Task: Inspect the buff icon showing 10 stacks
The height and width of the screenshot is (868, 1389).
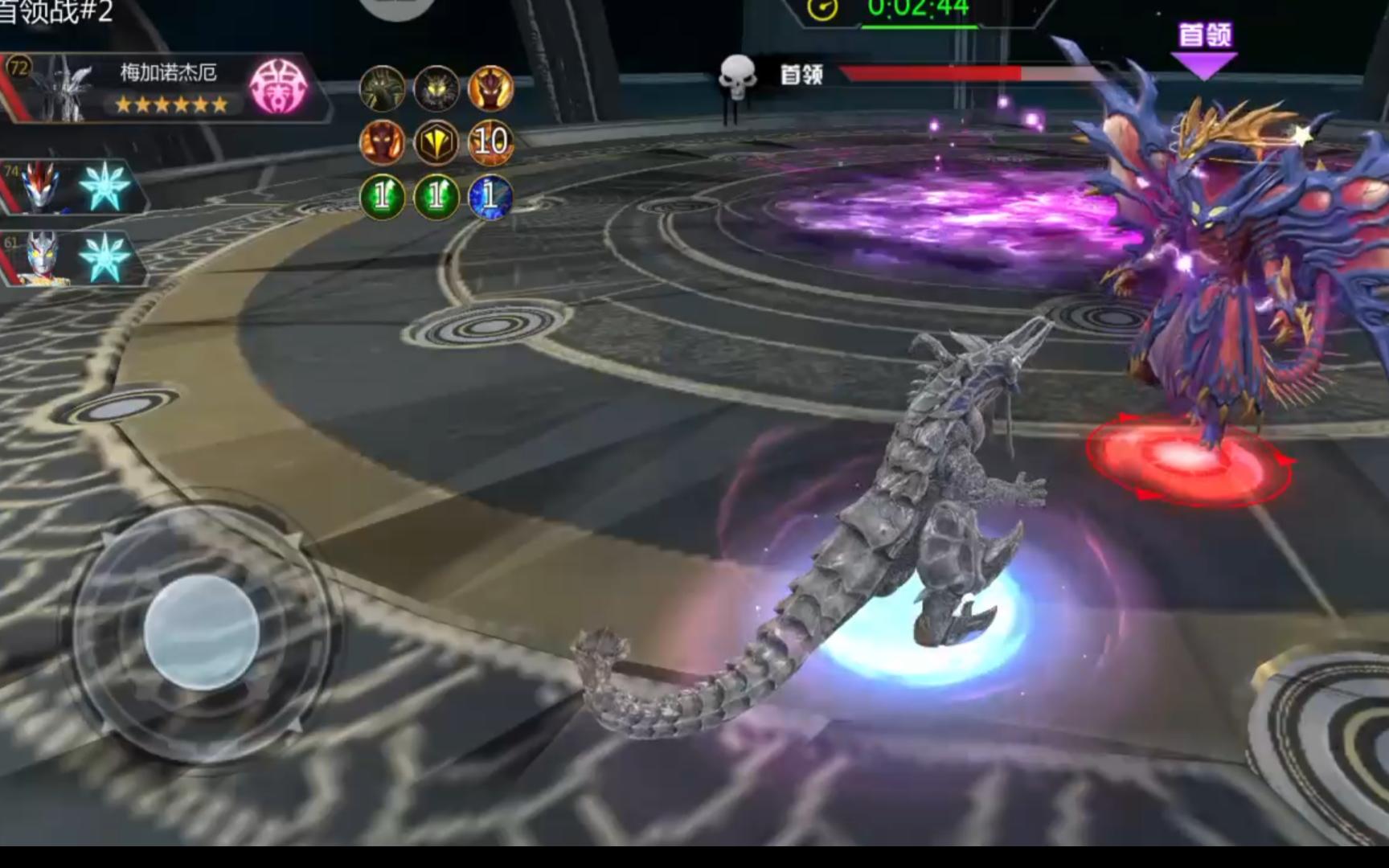Action: (490, 142)
